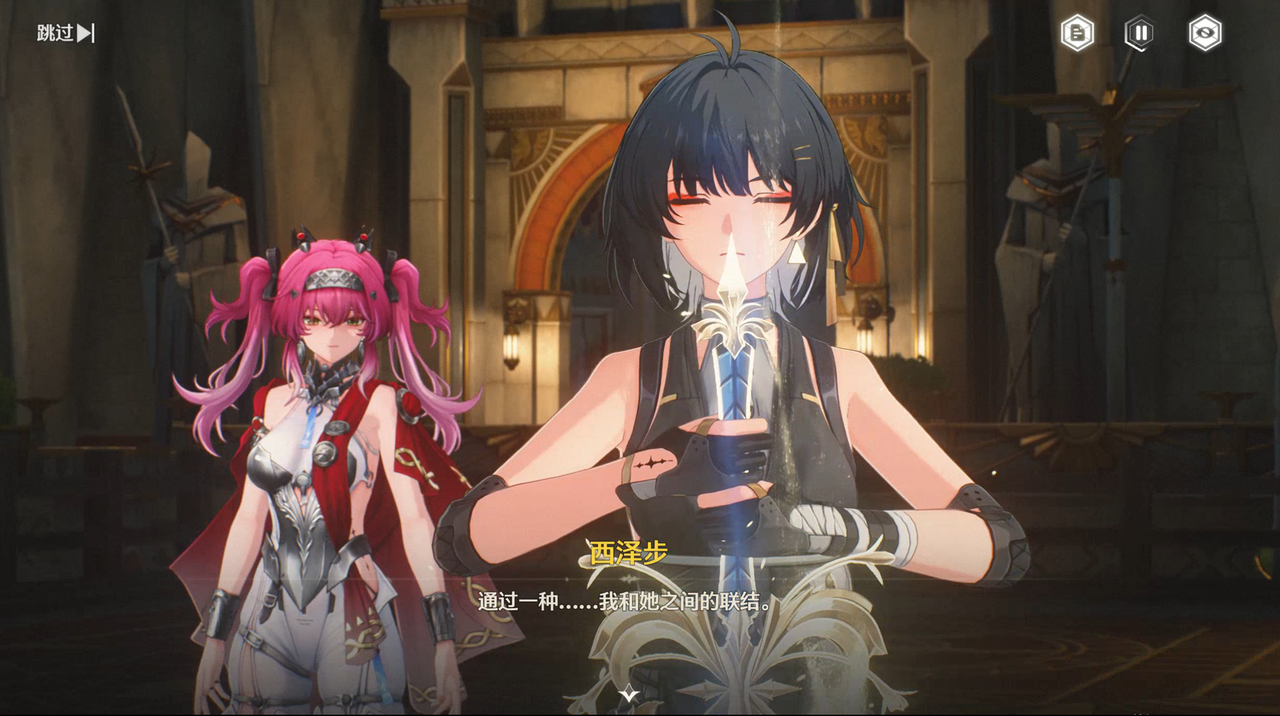1280x716 pixels.
Task: Hide the interface with the eye icon
Action: [1204, 33]
